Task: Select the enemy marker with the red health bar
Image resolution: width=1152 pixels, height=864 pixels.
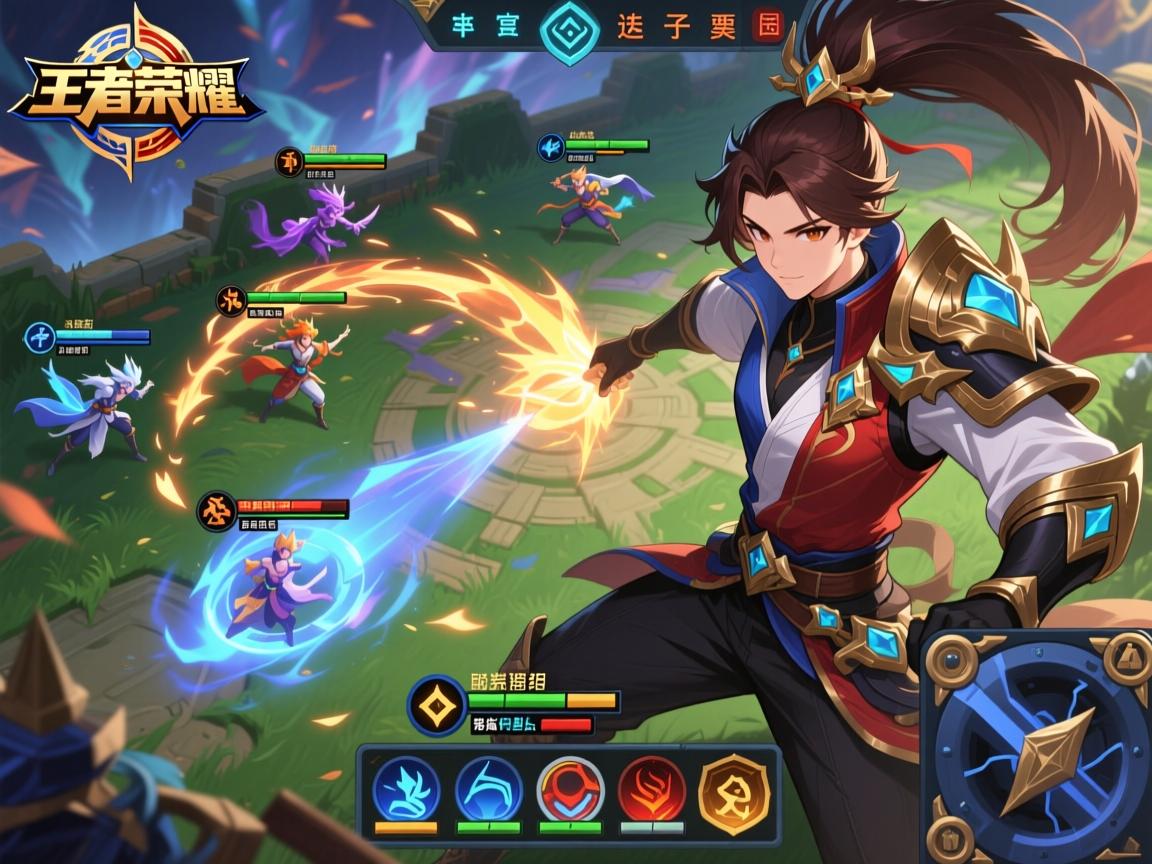Action: pos(217,512)
